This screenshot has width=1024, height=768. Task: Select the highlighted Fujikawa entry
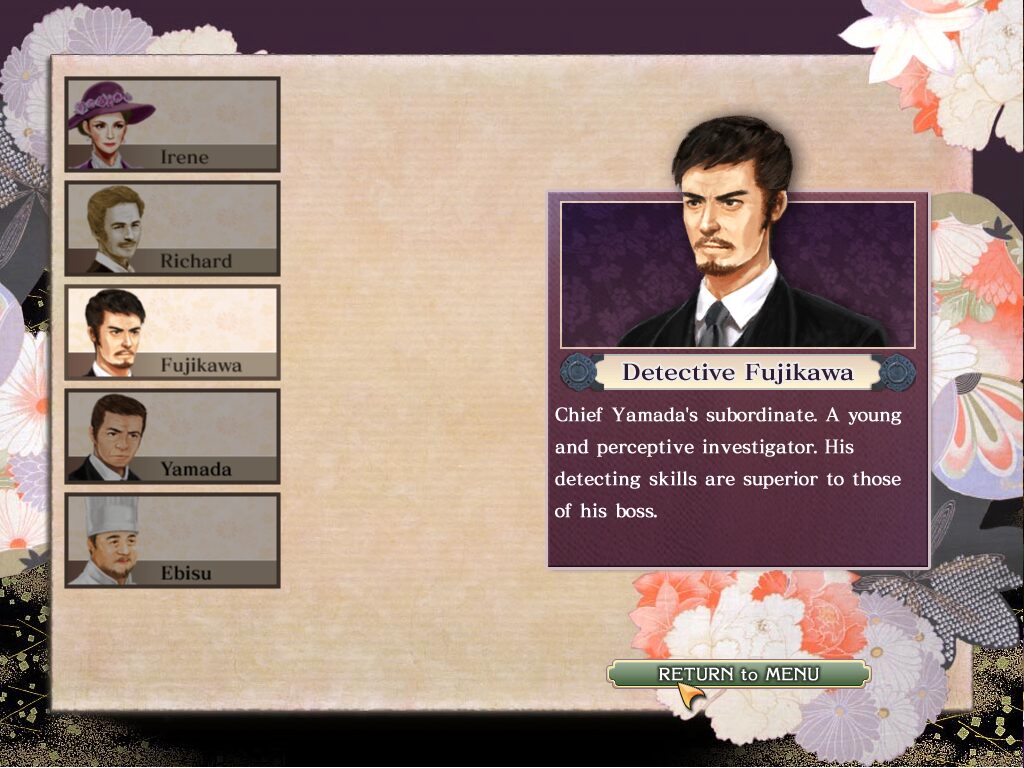tap(172, 333)
